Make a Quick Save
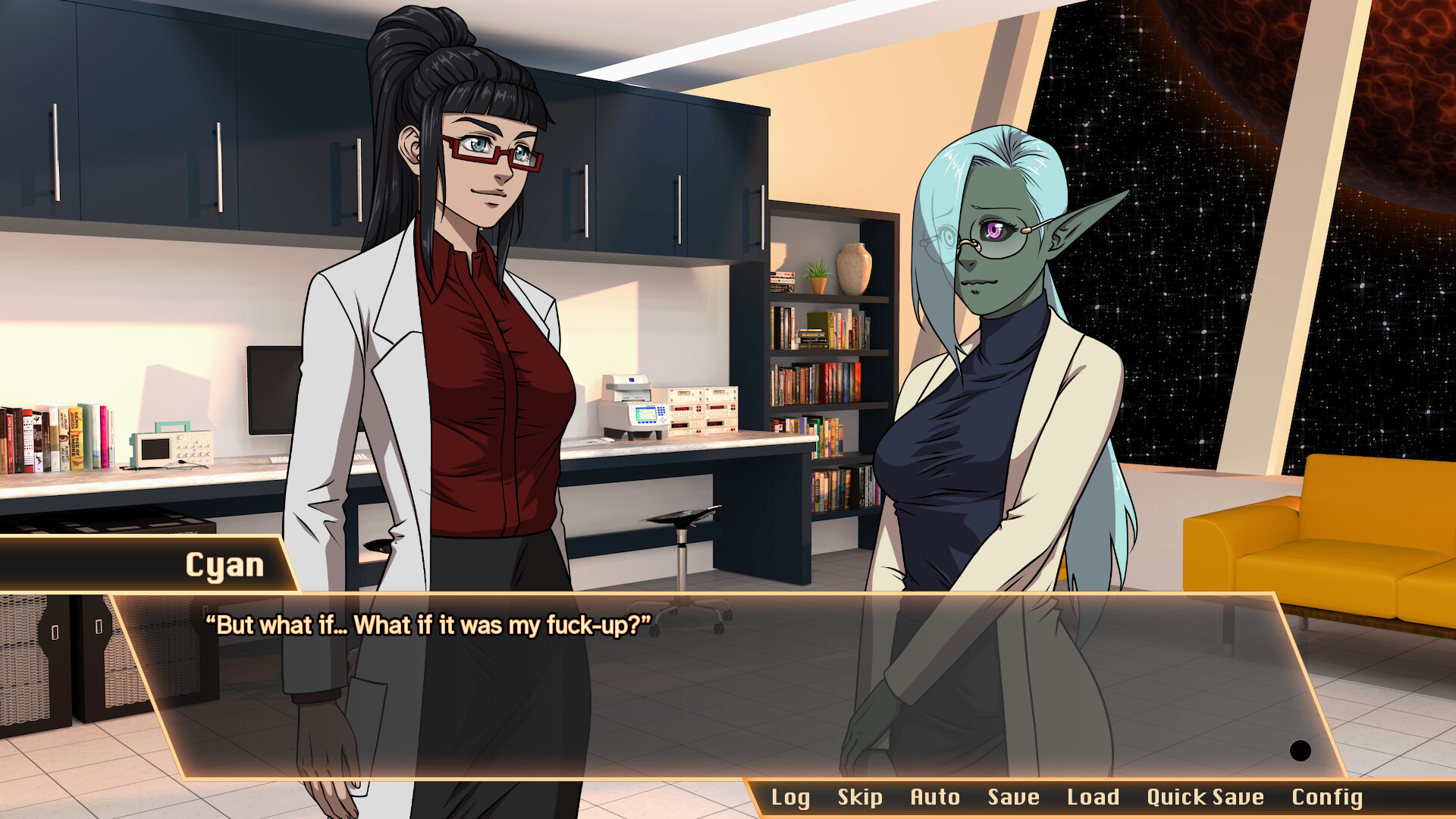This screenshot has width=1456, height=819. point(1205,797)
